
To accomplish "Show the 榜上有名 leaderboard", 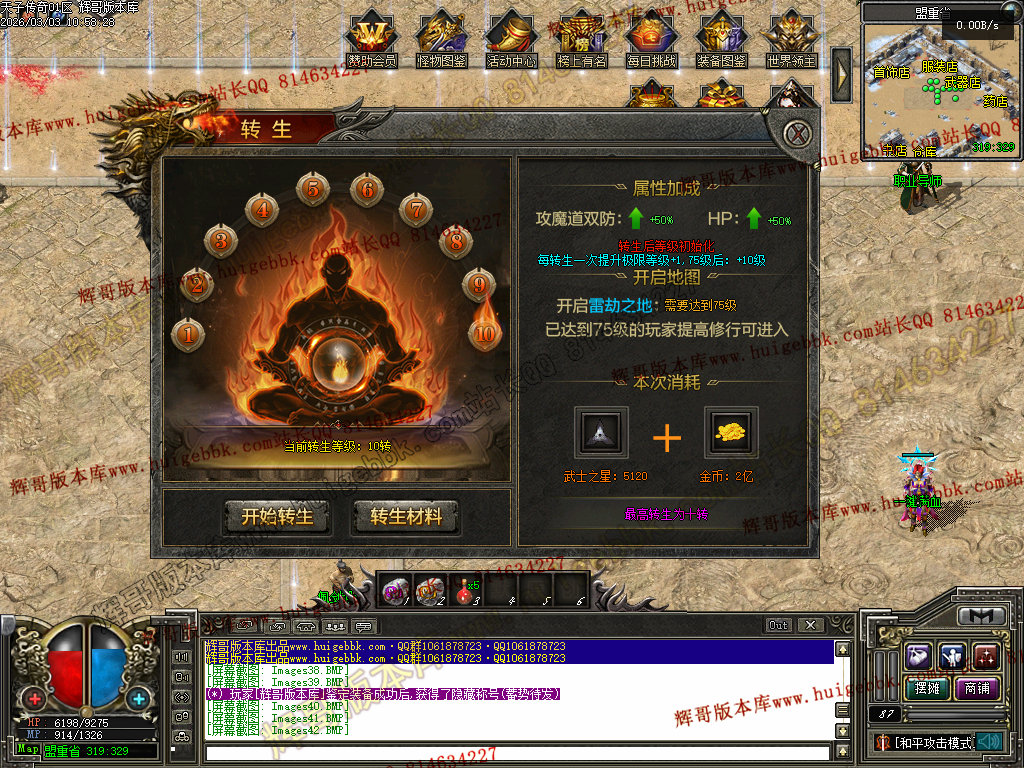I will point(582,38).
